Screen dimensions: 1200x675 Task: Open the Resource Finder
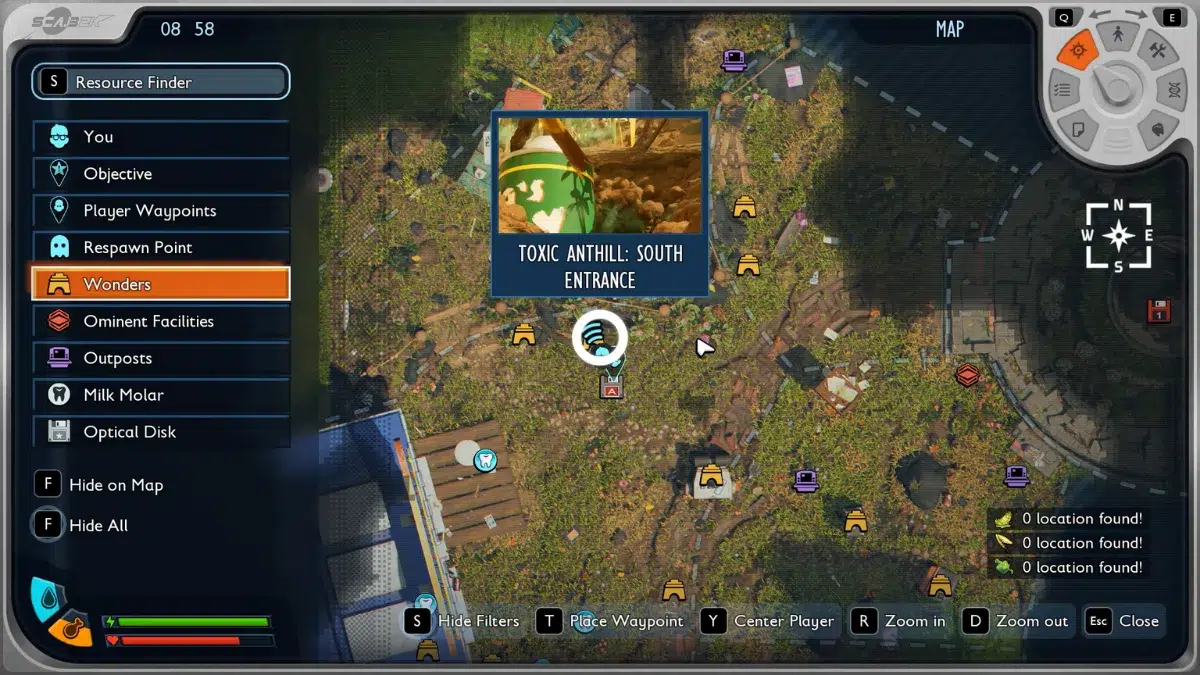(x=160, y=82)
